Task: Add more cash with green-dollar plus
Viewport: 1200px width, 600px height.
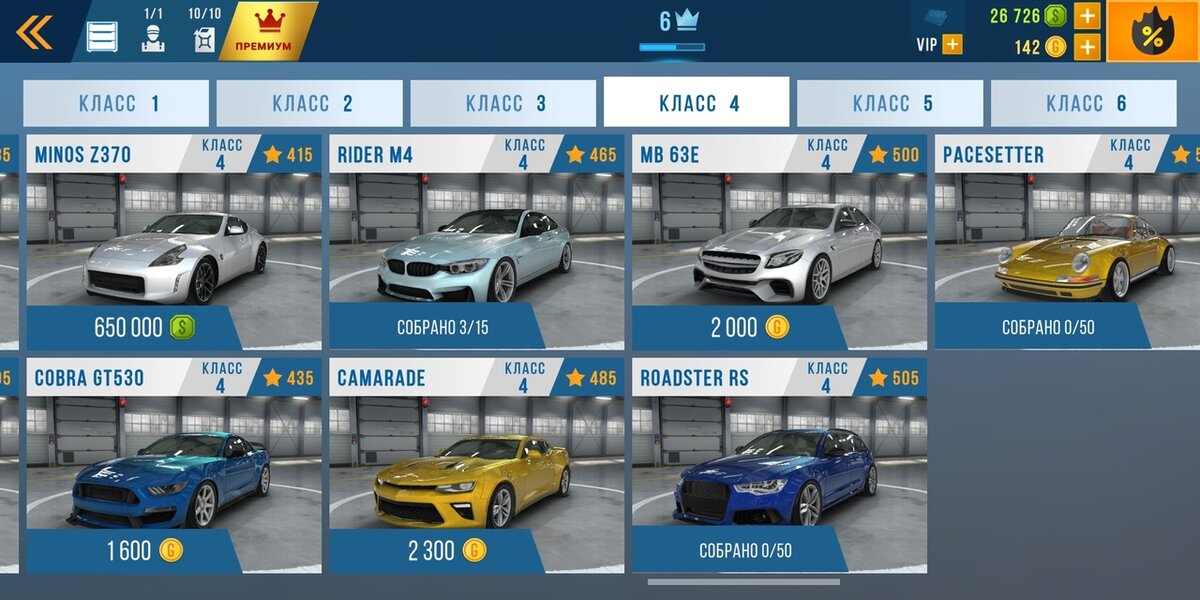Action: (x=1087, y=16)
